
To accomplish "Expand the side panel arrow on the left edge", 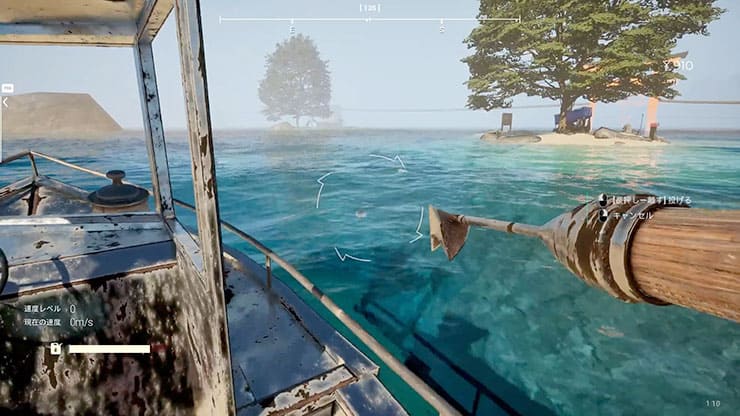I will click(5, 101).
